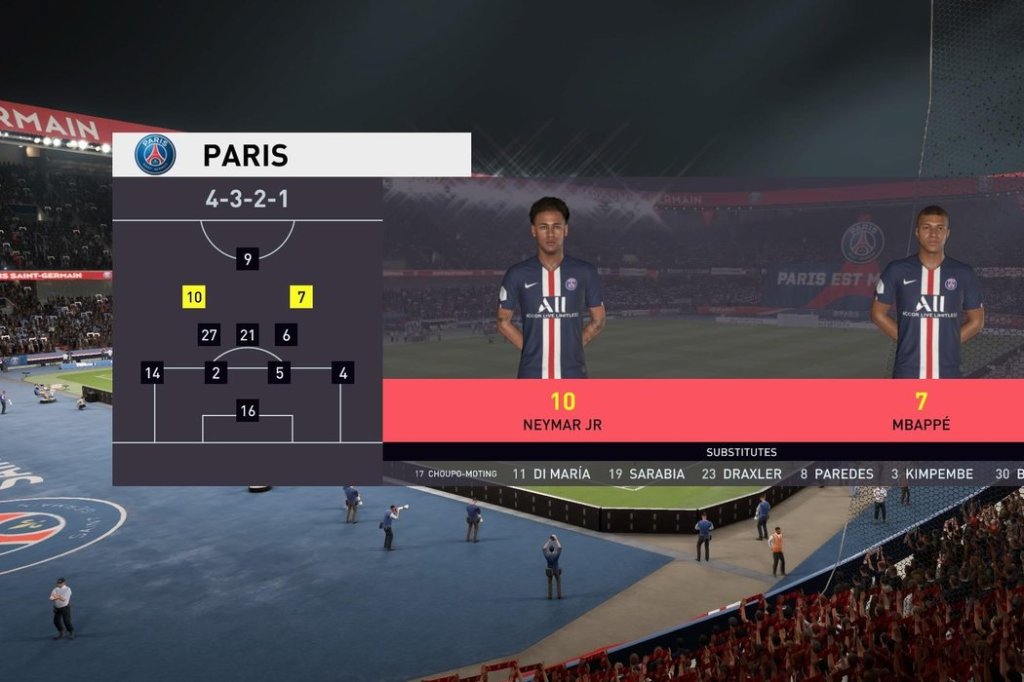The image size is (1024, 682).
Task: Select the number 21 midfielder tile
Action: coord(248,335)
